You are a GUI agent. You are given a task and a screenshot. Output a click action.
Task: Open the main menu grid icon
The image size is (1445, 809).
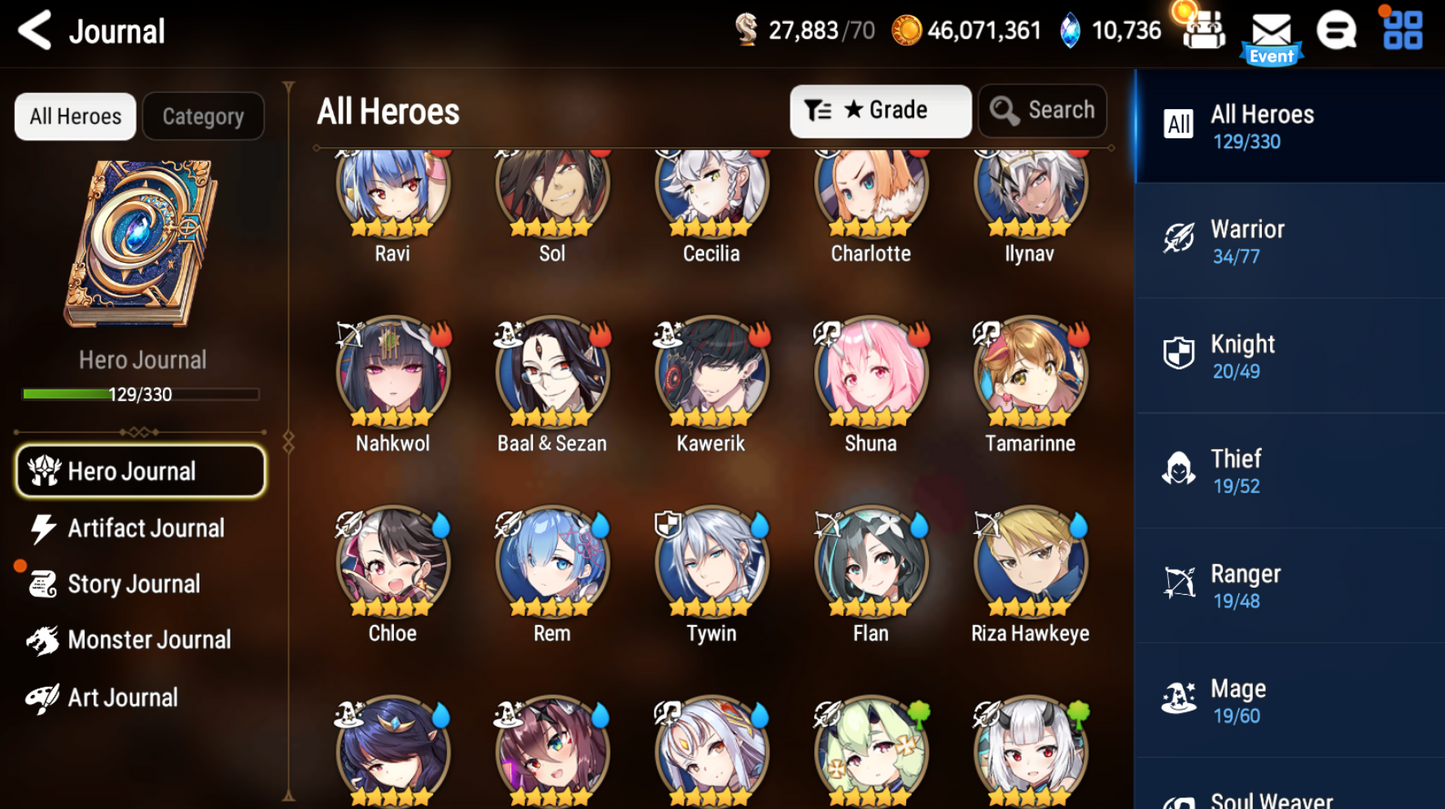[1402, 30]
